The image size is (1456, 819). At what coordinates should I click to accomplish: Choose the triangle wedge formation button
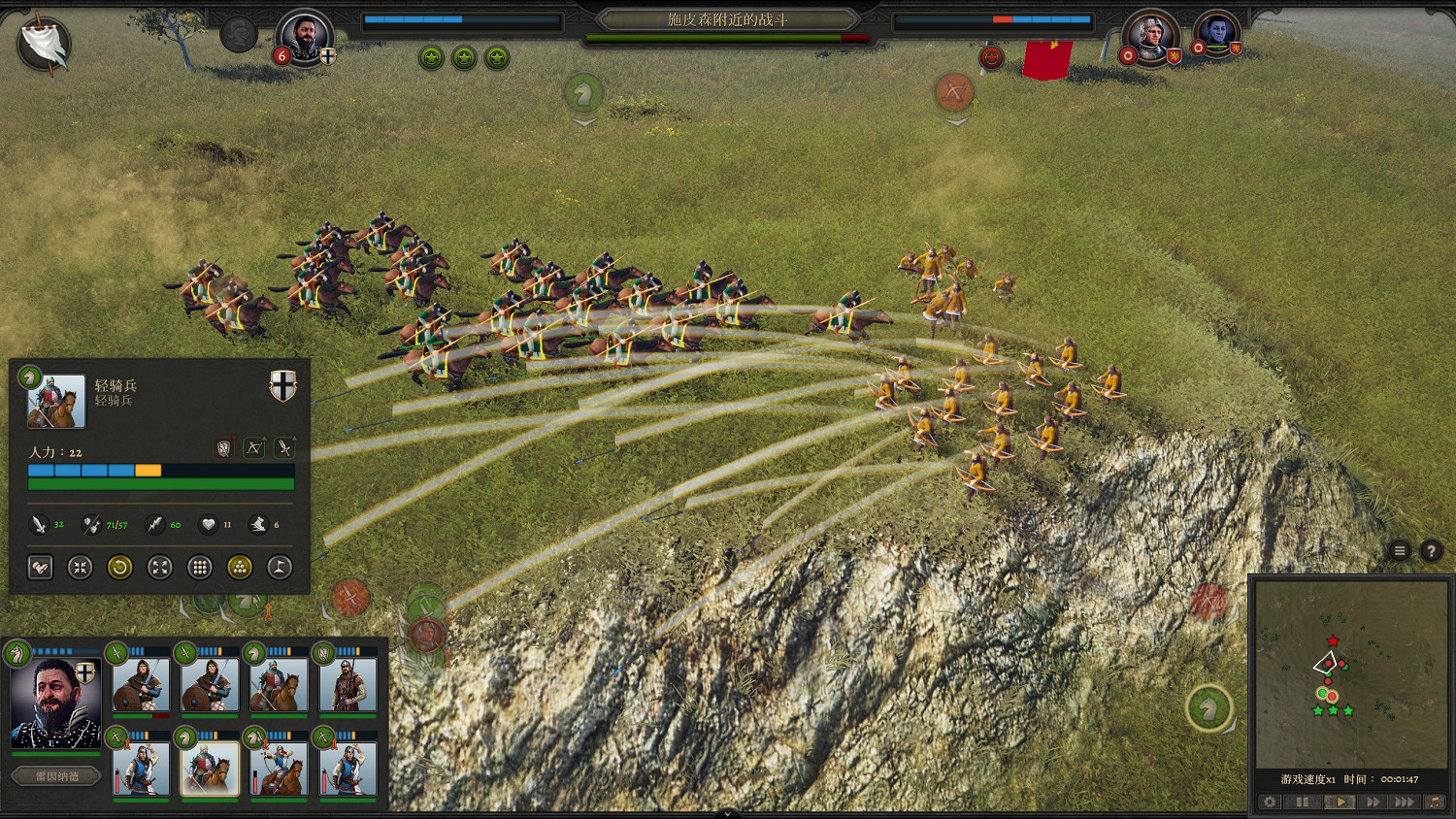coord(240,568)
